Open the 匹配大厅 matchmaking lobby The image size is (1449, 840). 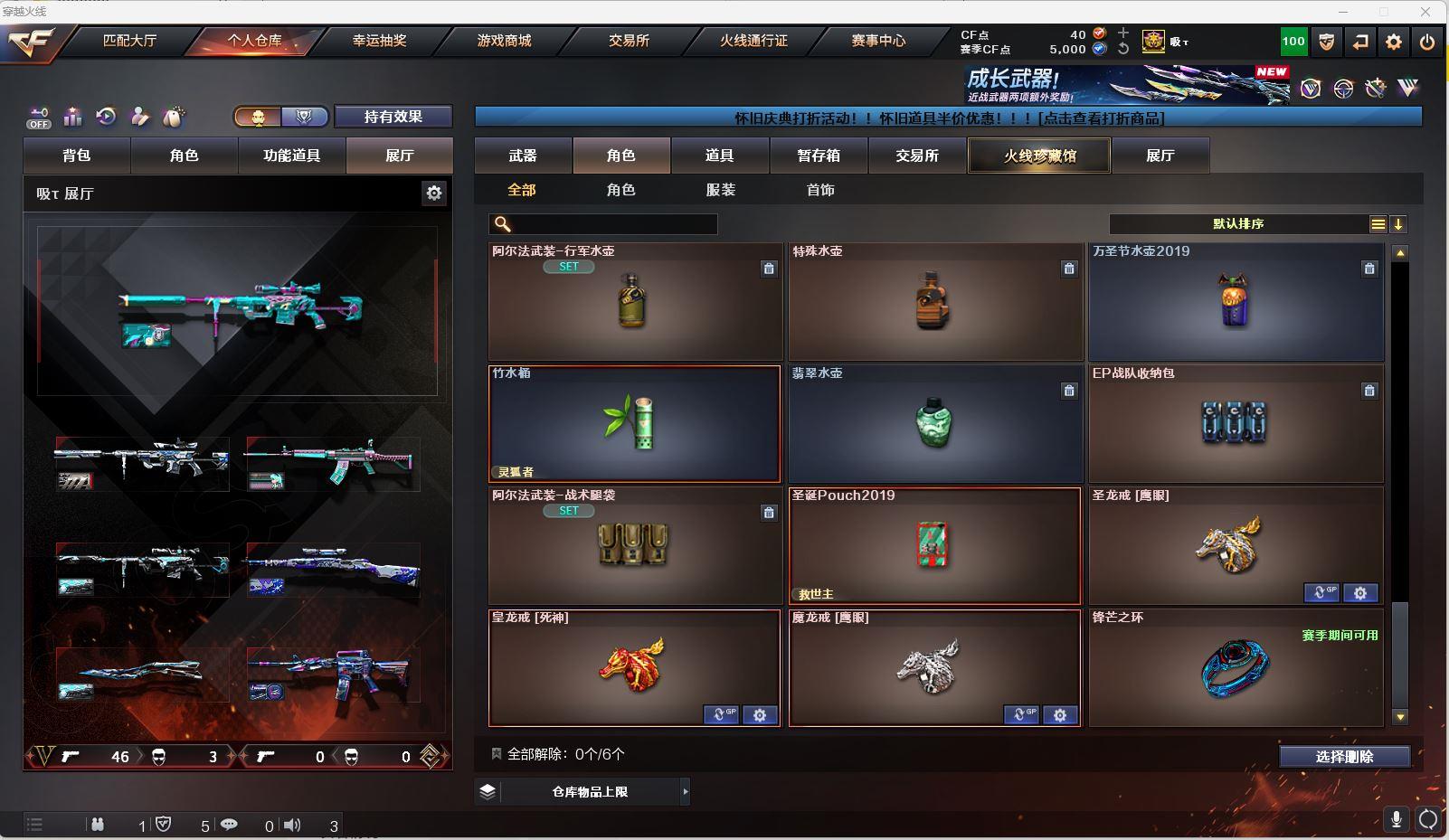click(x=129, y=41)
